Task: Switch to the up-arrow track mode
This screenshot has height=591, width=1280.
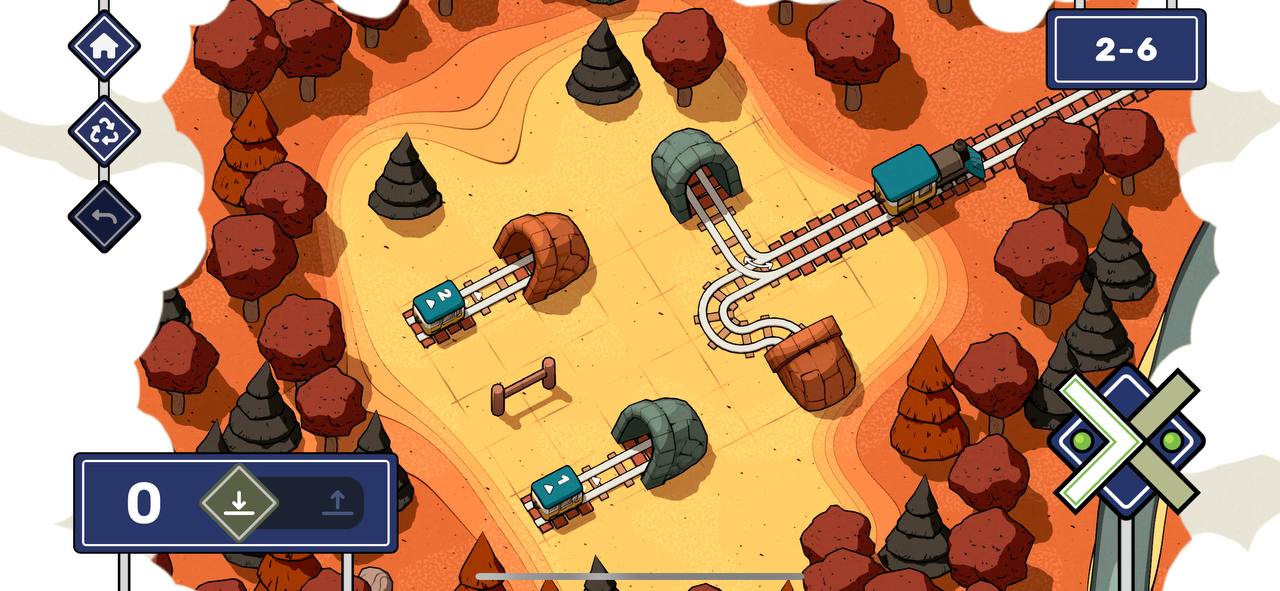Action: click(337, 503)
